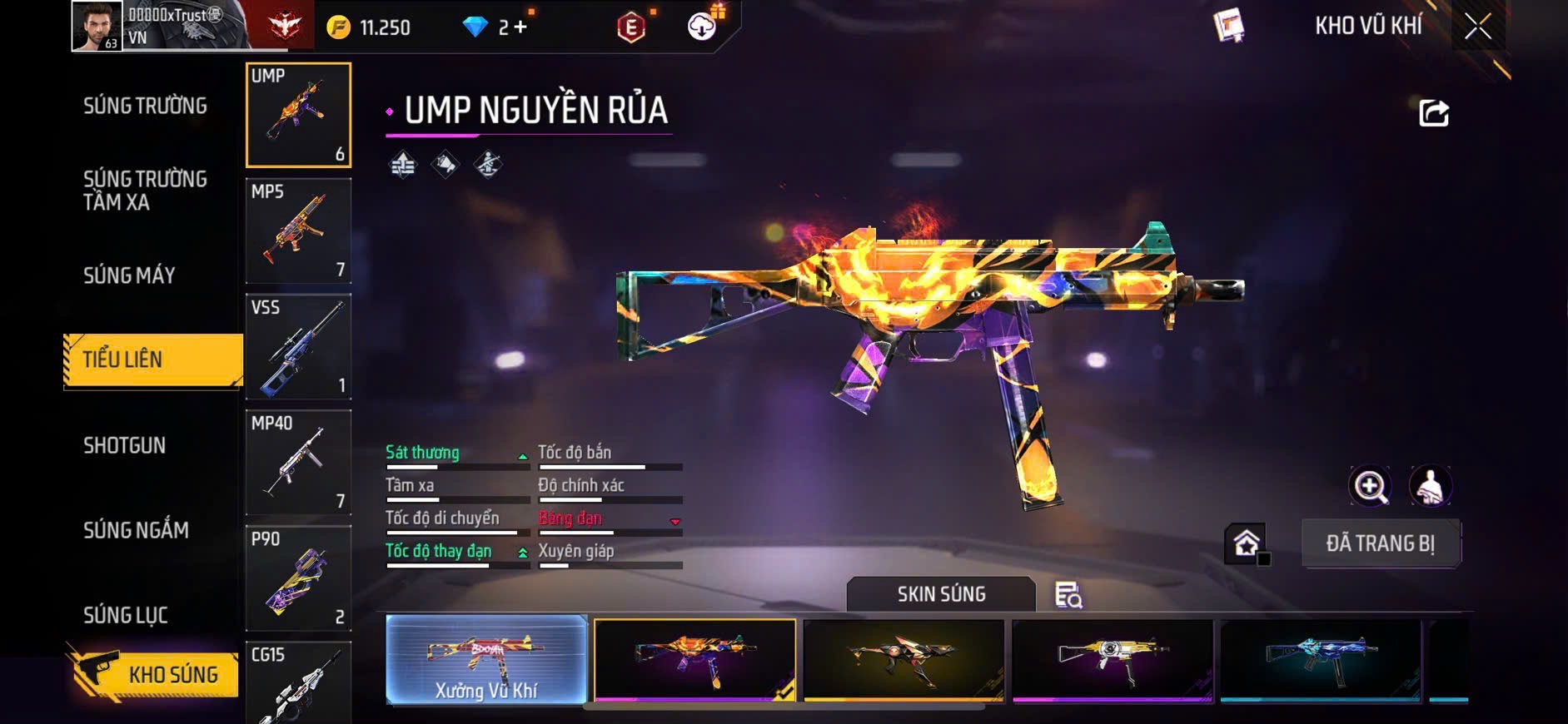Switch to Súng Trường Tầm Xa category
The height and width of the screenshot is (724, 1568).
tap(145, 191)
